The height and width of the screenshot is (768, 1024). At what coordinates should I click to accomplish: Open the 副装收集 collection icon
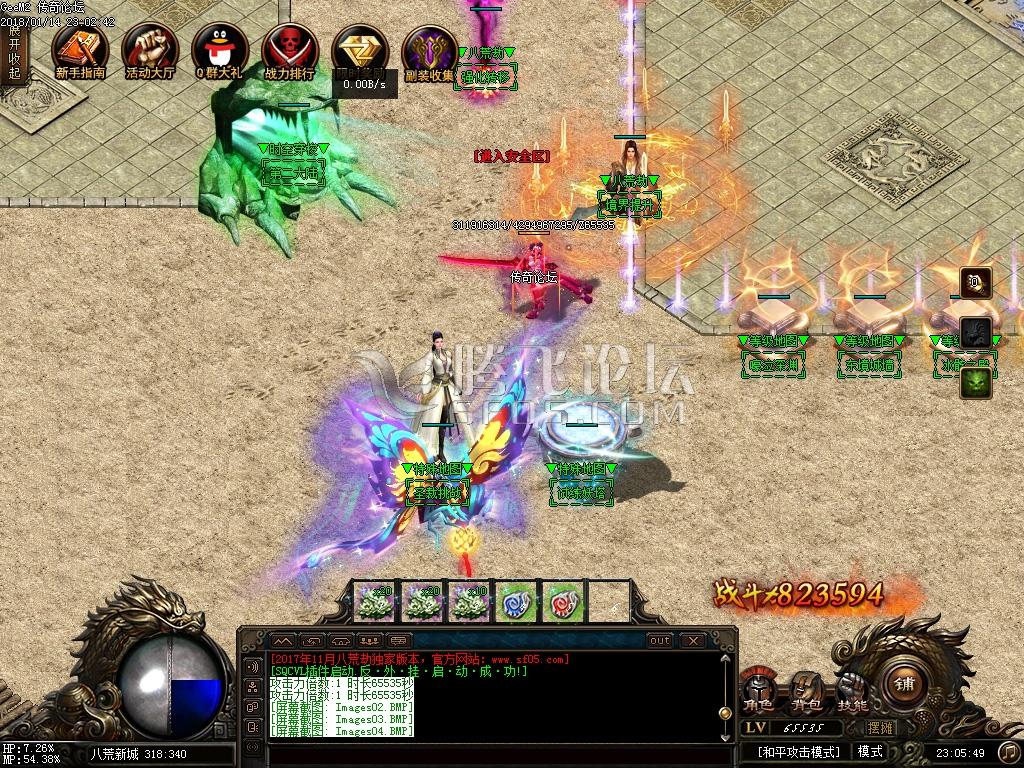coord(430,50)
